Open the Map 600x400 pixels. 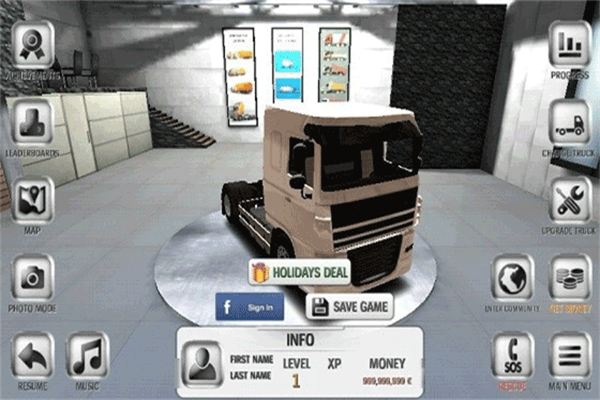pos(34,199)
